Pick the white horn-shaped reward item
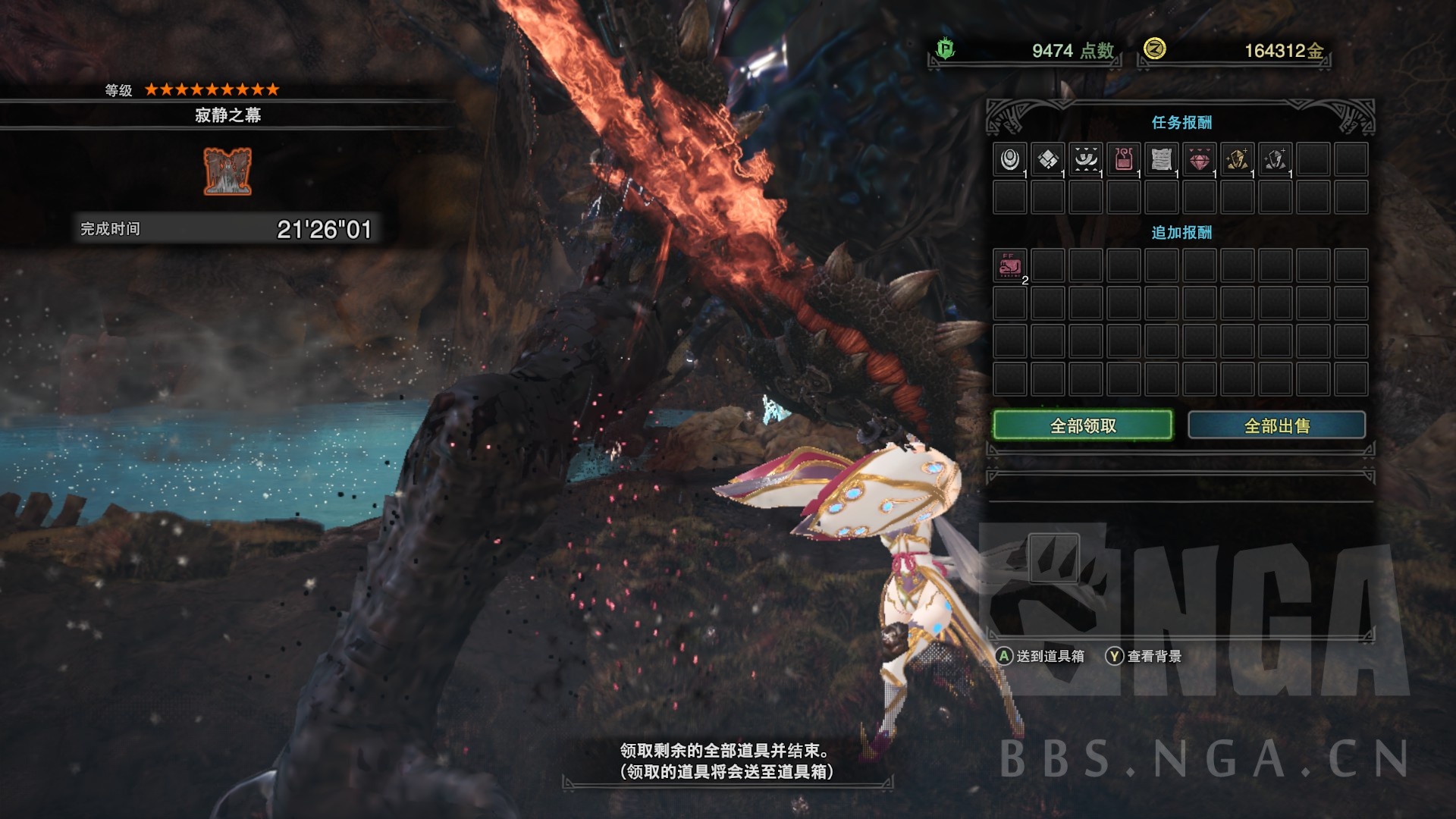The height and width of the screenshot is (819, 1456). point(1086,159)
